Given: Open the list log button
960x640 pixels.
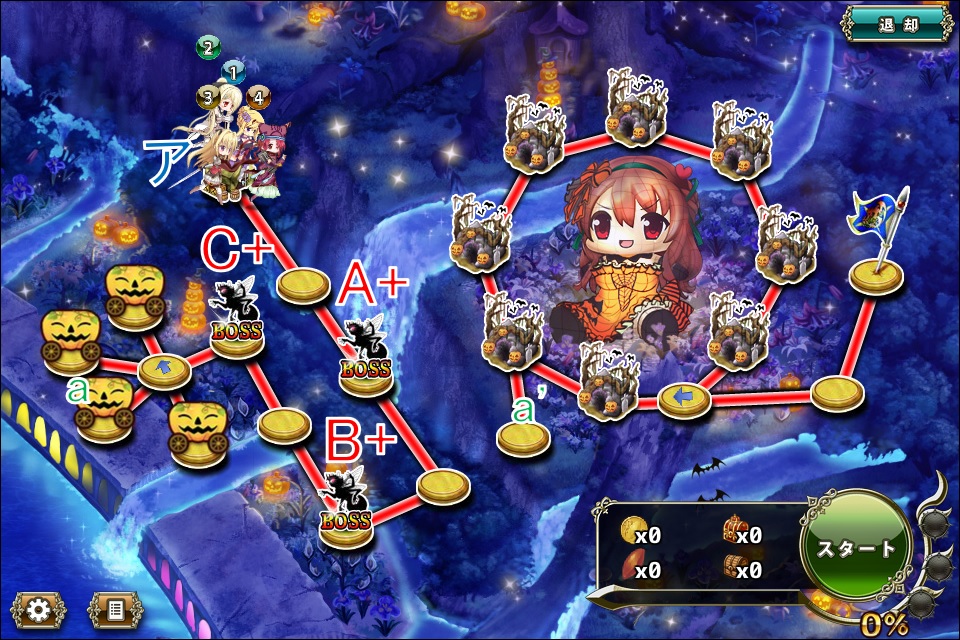Looking at the screenshot, I should (x=115, y=609).
